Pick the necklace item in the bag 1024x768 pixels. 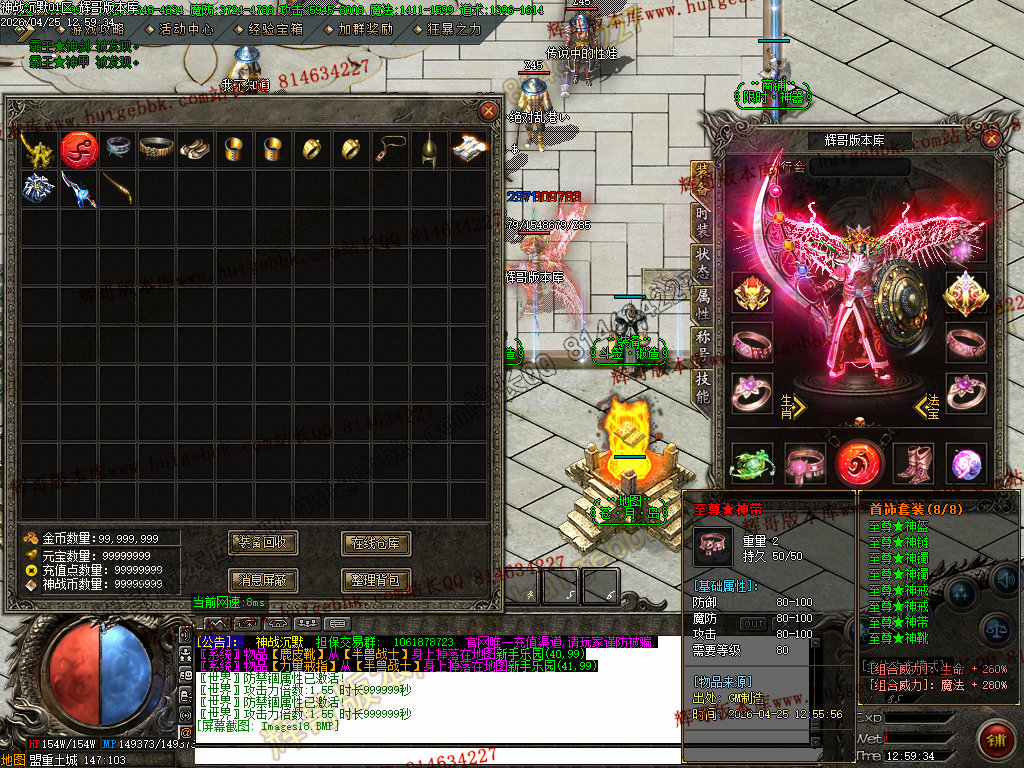tap(390, 149)
